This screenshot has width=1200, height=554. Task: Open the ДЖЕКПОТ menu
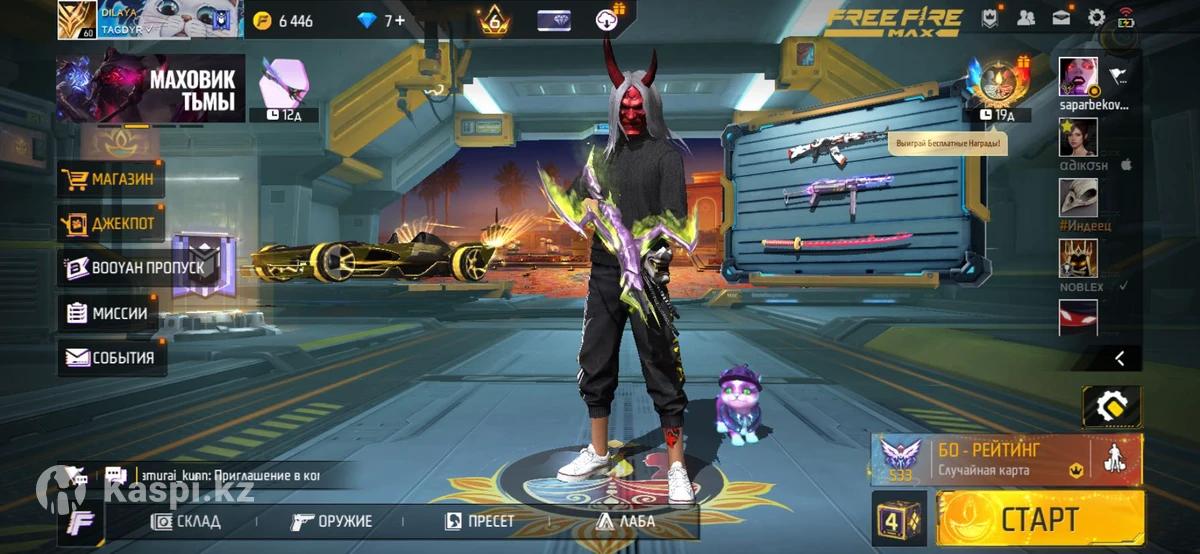click(111, 223)
